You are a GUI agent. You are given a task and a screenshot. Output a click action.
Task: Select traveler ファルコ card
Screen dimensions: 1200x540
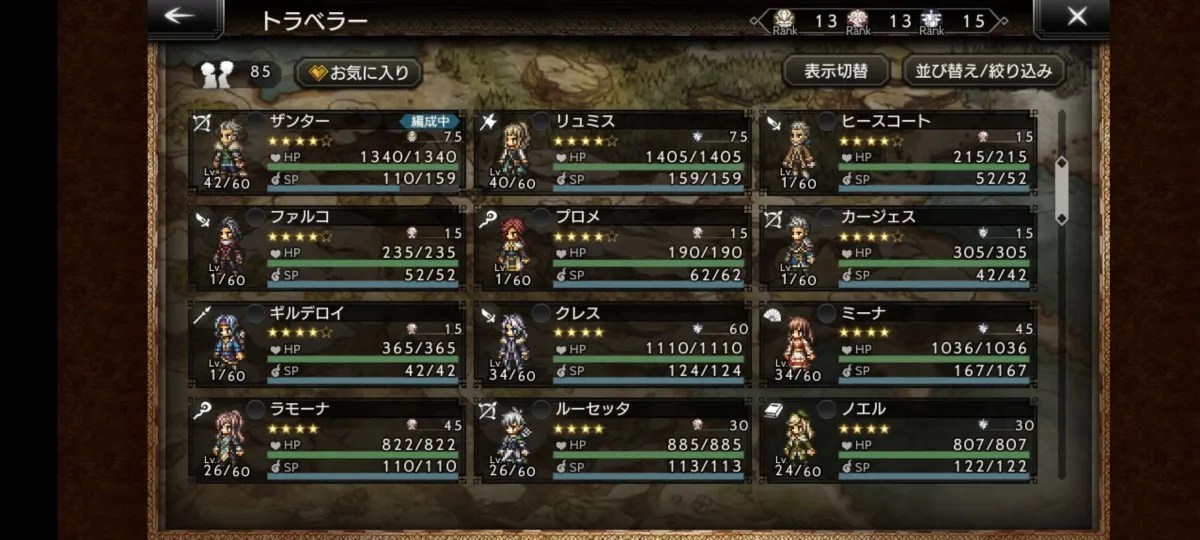tap(328, 248)
